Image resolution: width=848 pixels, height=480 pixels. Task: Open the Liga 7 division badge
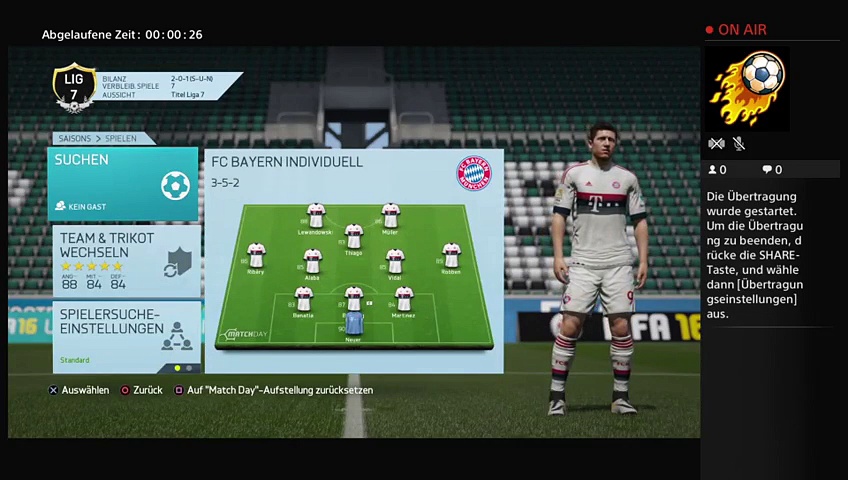click(74, 87)
